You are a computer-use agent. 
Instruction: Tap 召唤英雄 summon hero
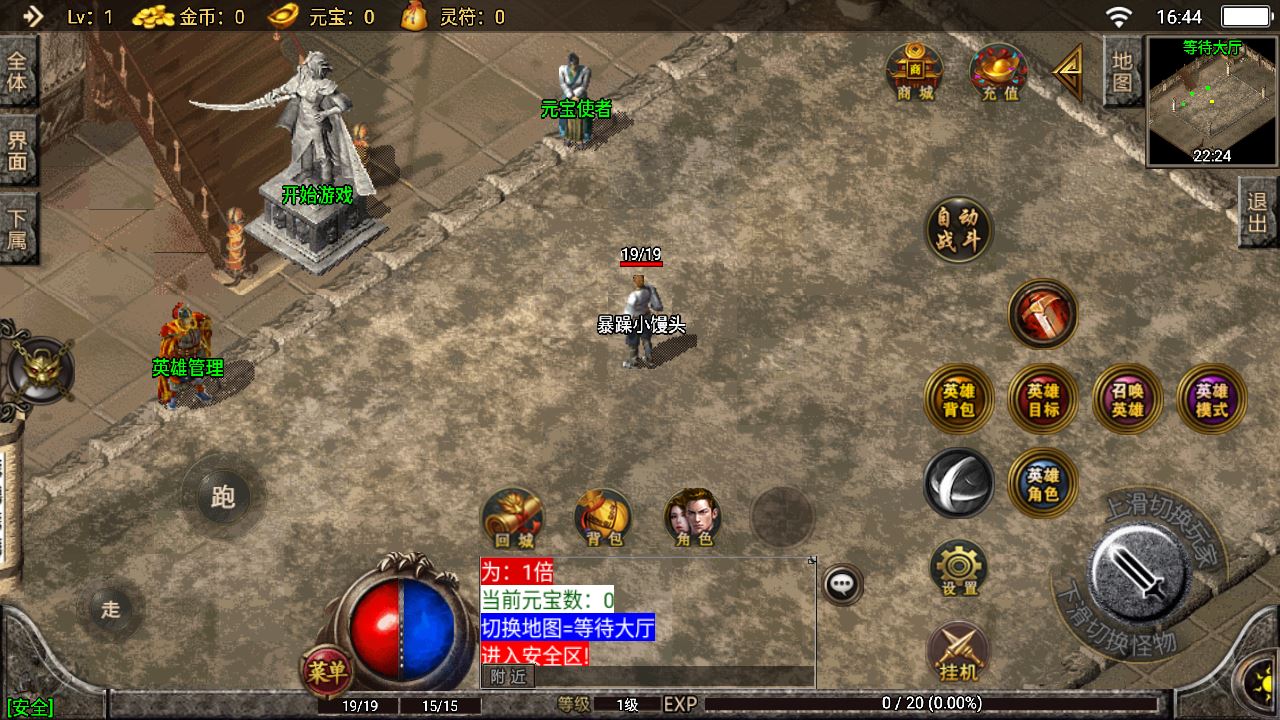coord(1127,398)
